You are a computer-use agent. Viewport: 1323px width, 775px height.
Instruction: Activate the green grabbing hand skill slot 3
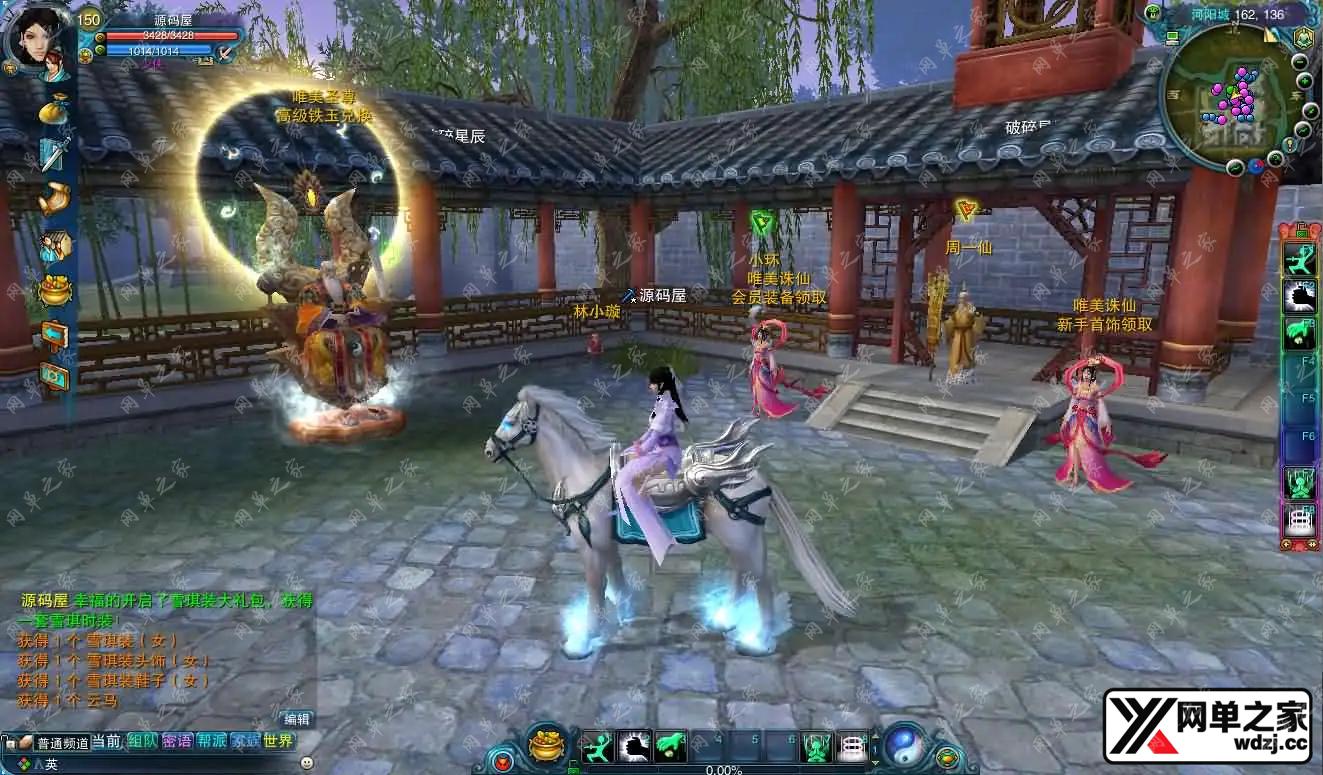point(671,746)
